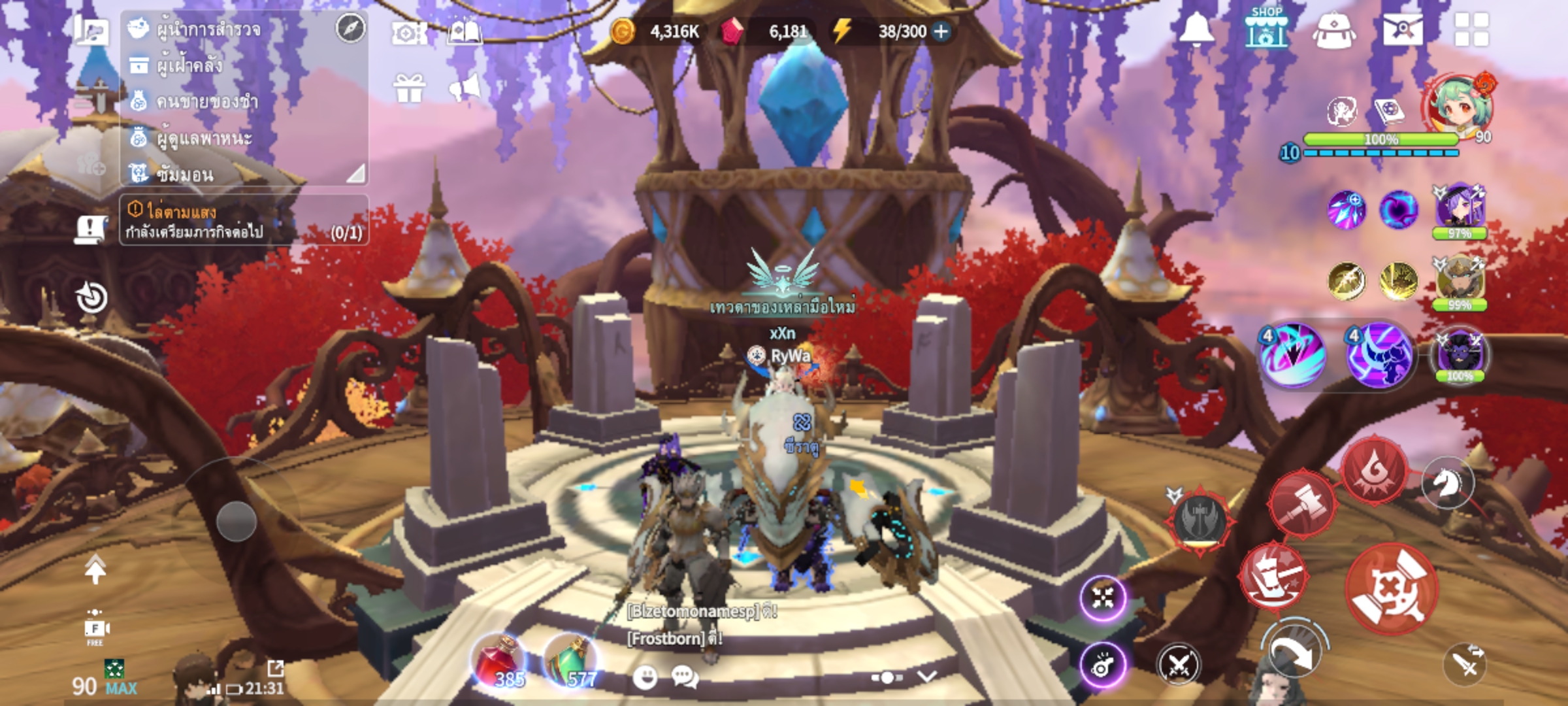Activate the gavel hammer skill
The width and height of the screenshot is (1568, 706).
point(1301,504)
